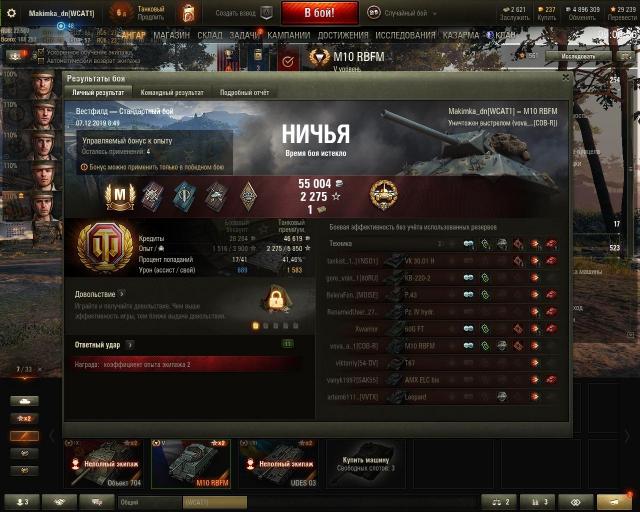Go to the СКЛАД section
Screen dimensions: 640x512
coord(209,34)
